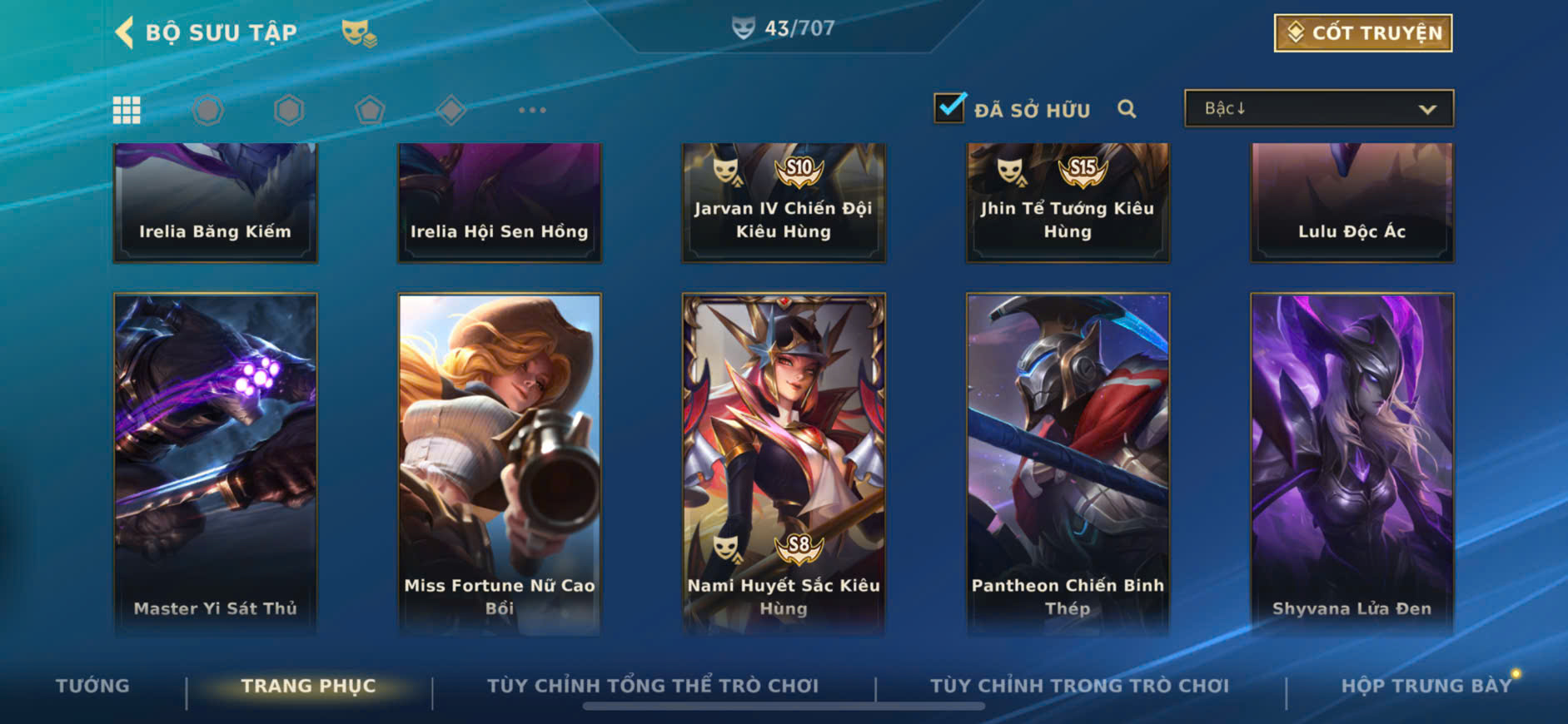The width and height of the screenshot is (1568, 724).
Task: Open the Cốt Truyện button
Action: tap(1362, 33)
